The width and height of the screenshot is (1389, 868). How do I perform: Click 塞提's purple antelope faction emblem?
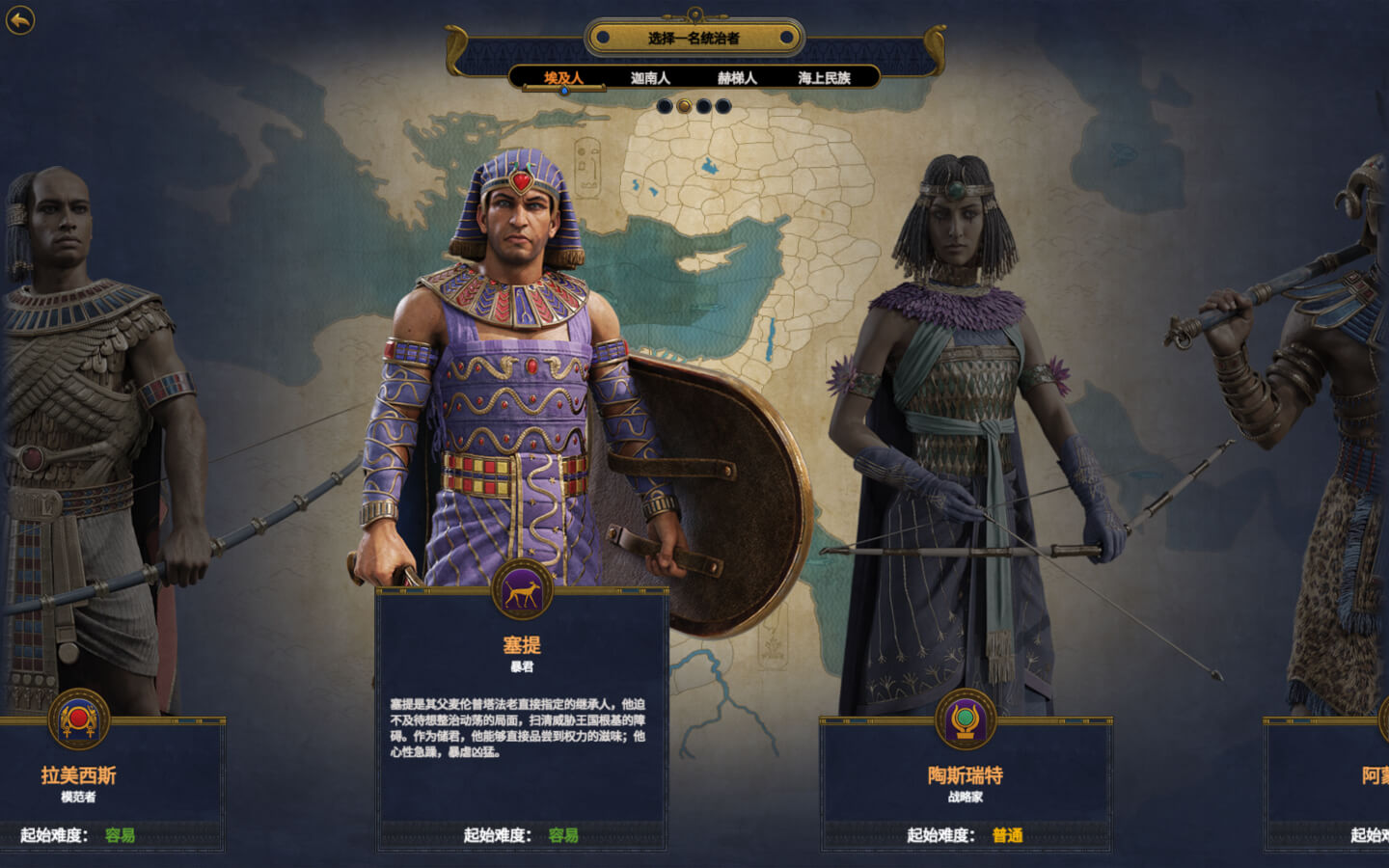click(522, 590)
